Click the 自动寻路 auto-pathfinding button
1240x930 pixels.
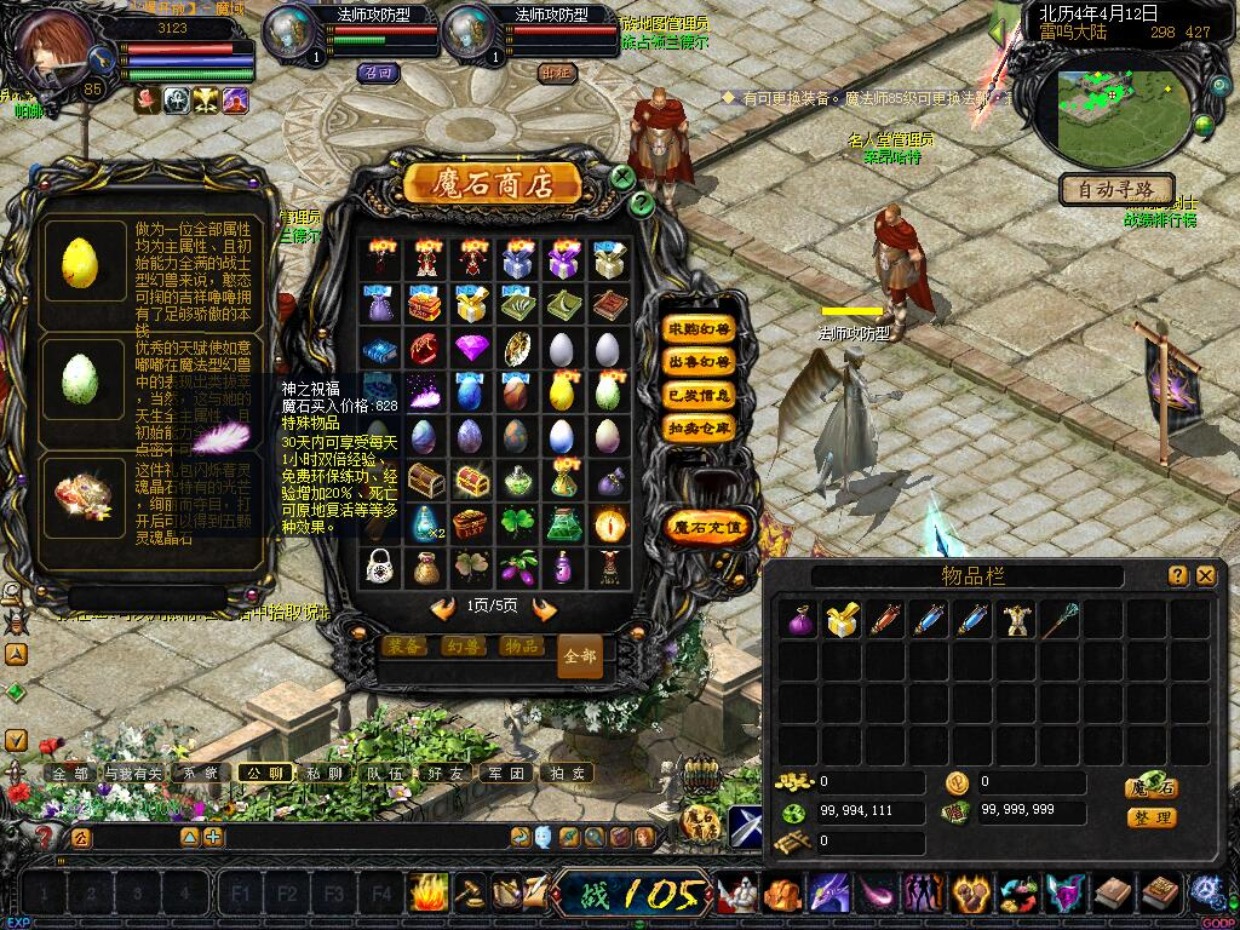click(x=1116, y=189)
